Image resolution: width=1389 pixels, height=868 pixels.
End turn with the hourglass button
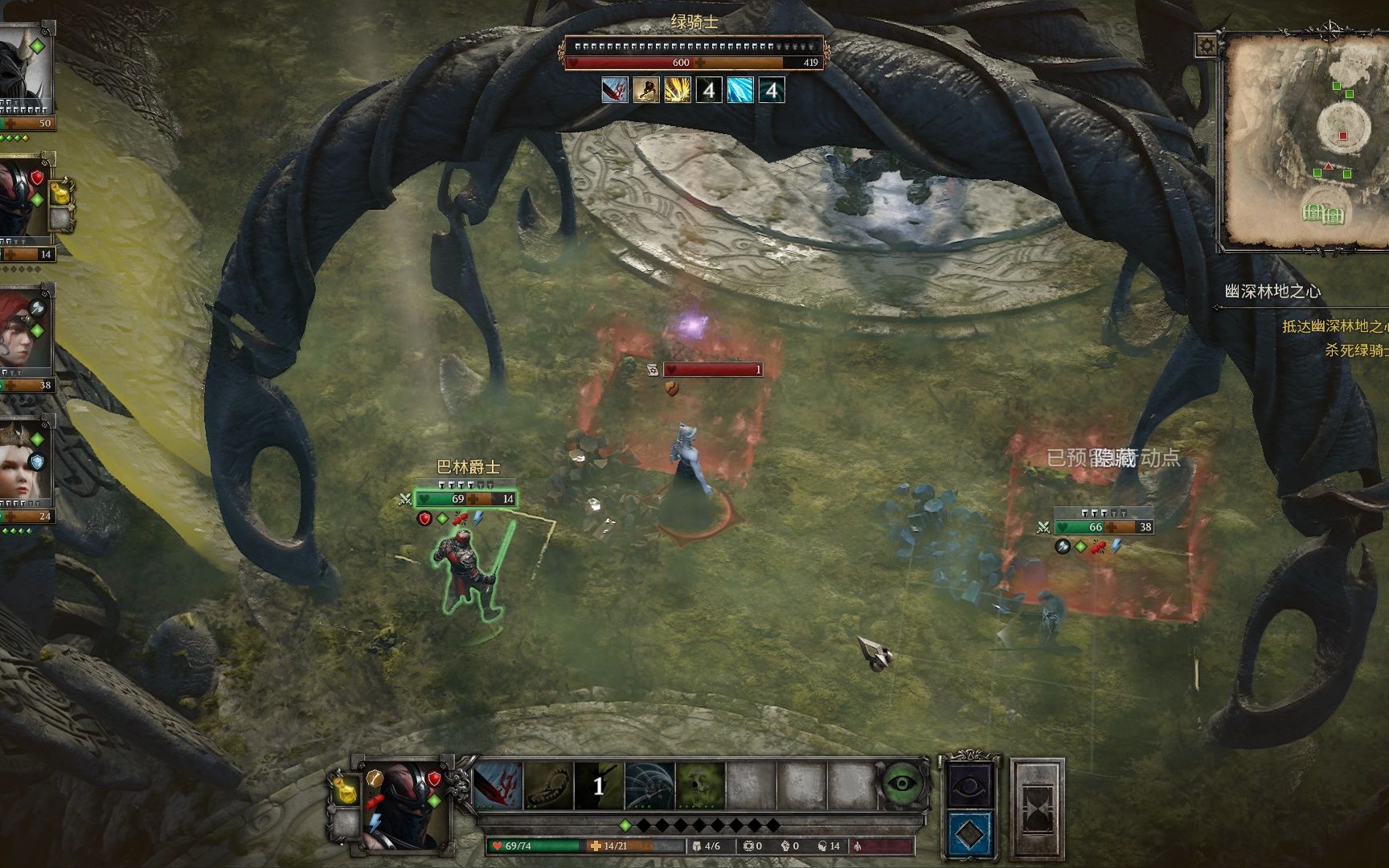[x=1037, y=808]
